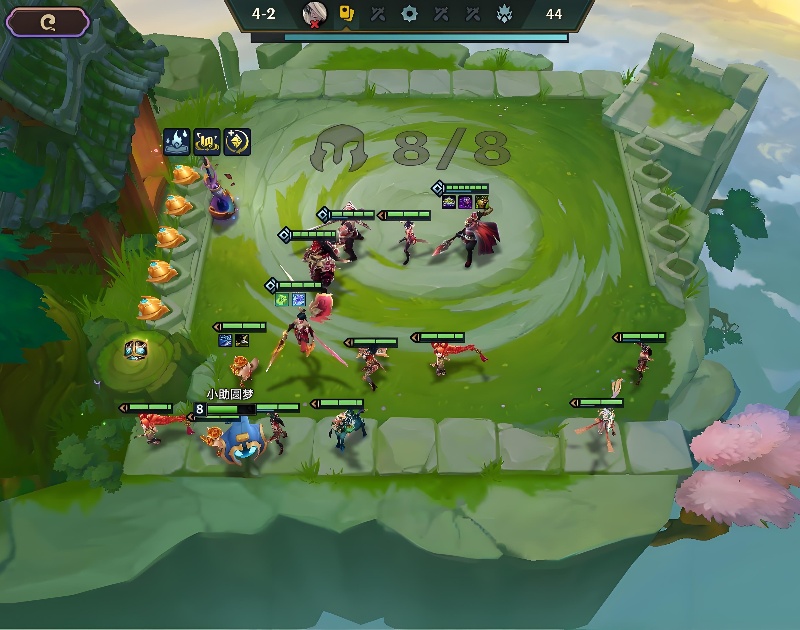This screenshot has width=800, height=630.
Task: Pick the glowing blue item on the item bench
Action: (x=136, y=349)
